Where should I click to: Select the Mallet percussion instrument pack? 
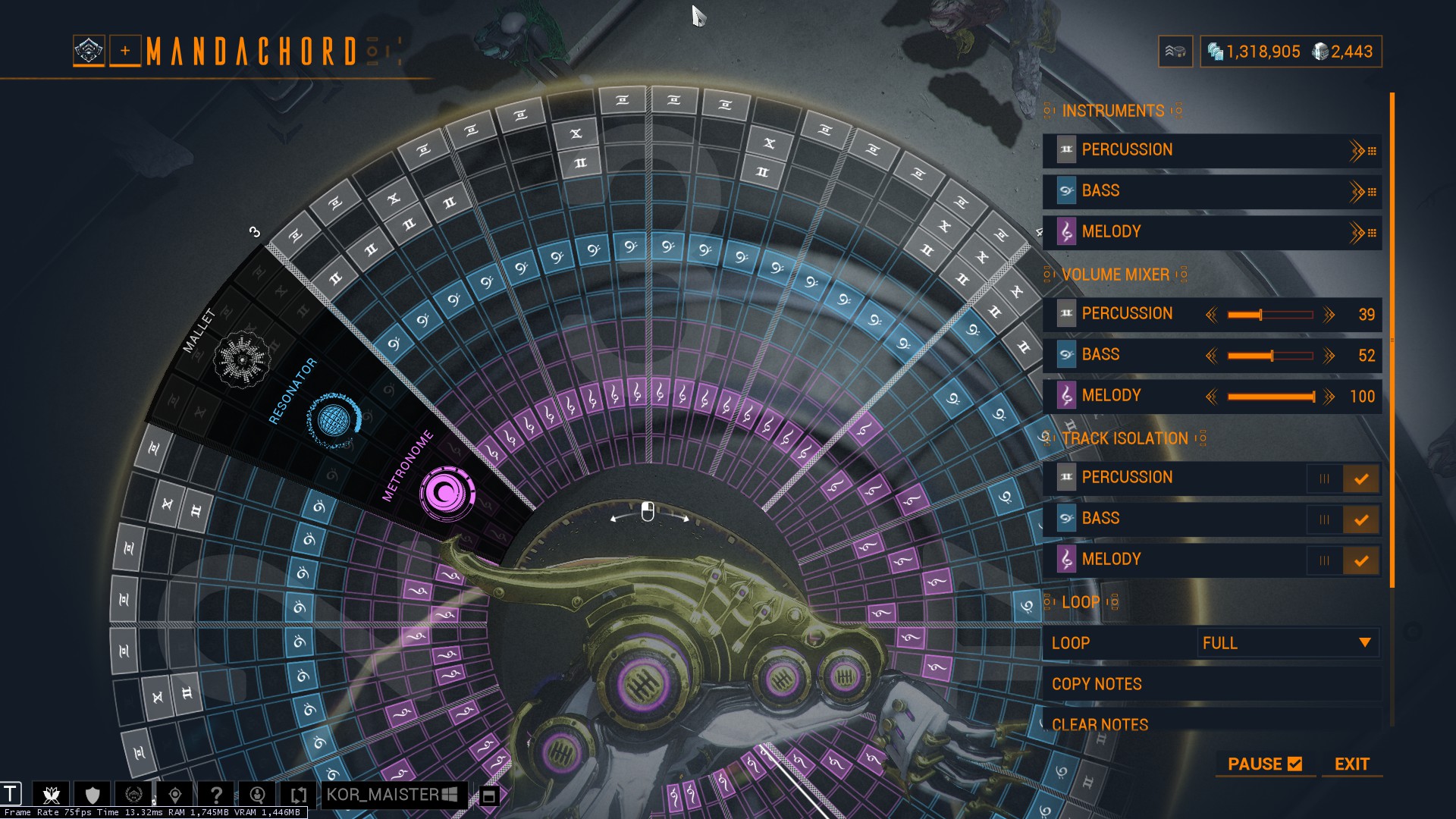(242, 359)
